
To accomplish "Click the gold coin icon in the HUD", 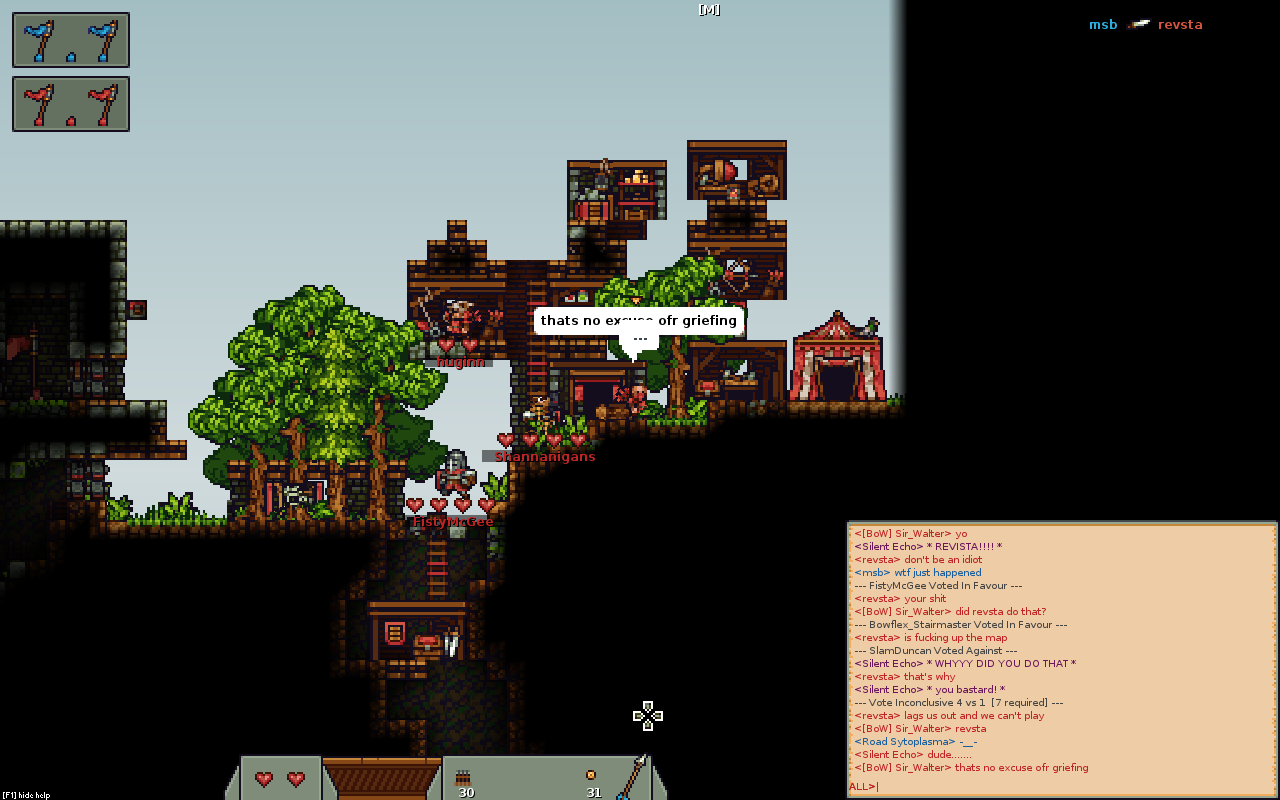I will point(591,774).
